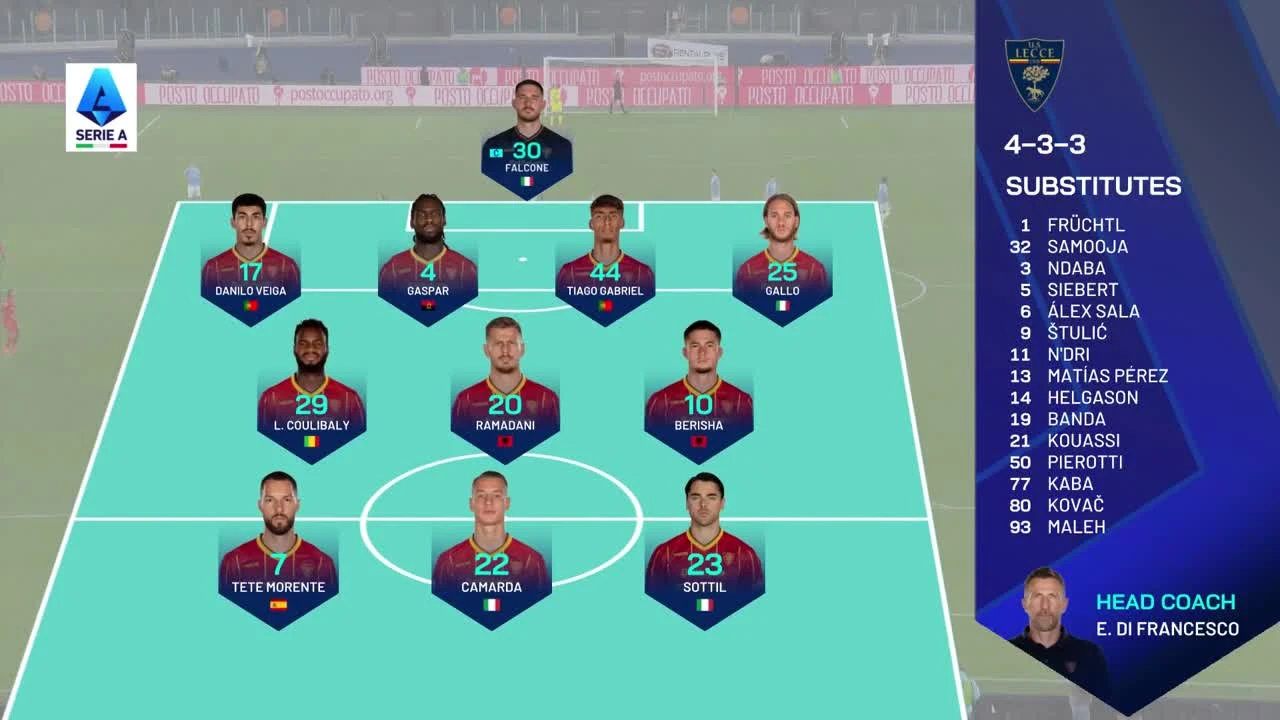The image size is (1280, 720).
Task: Pick substitute Matías Pérez
Action: tap(1107, 376)
